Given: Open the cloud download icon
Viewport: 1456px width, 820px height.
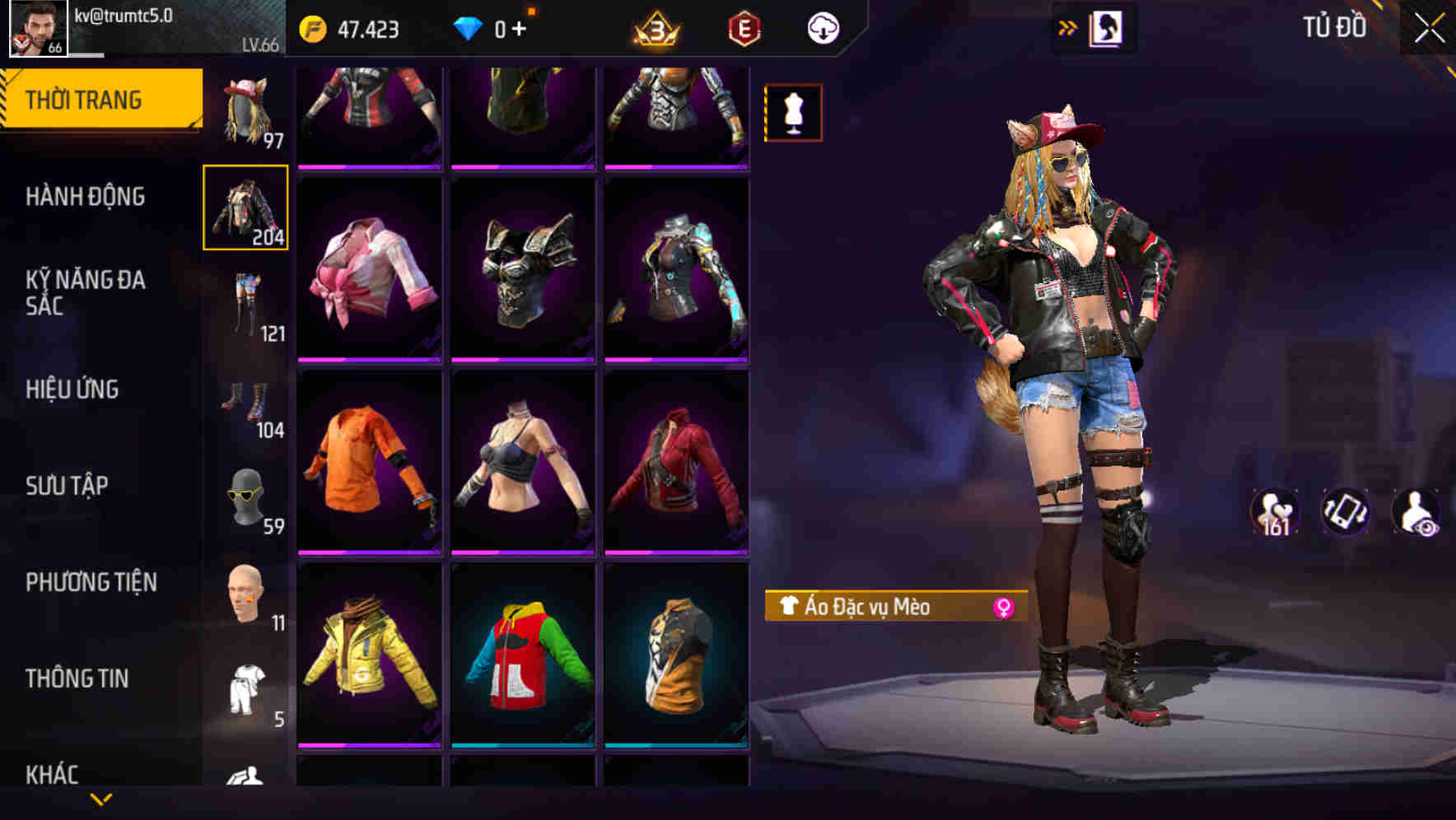Looking at the screenshot, I should pyautogui.click(x=820, y=27).
